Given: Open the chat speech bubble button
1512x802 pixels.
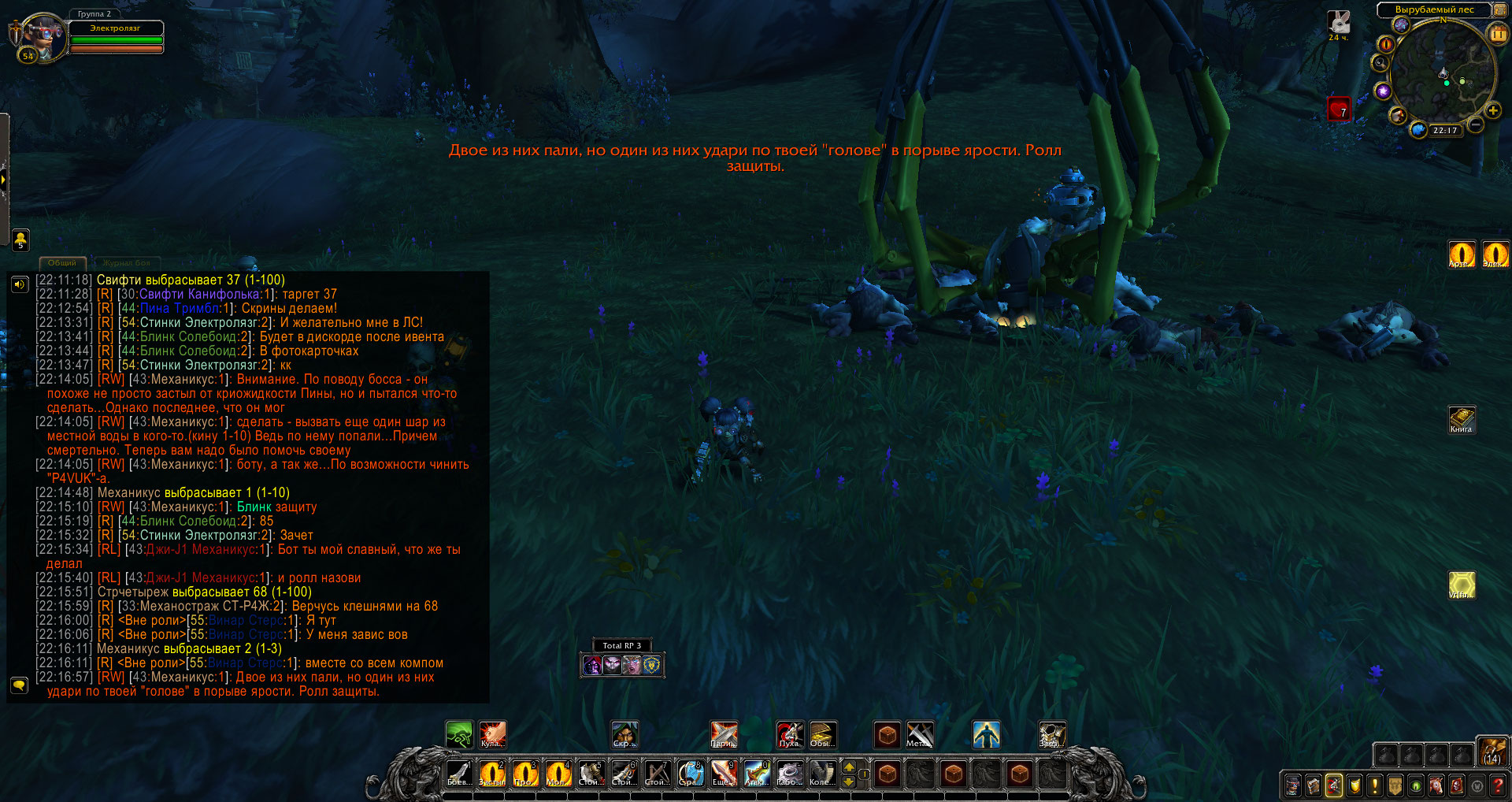Looking at the screenshot, I should [20, 685].
